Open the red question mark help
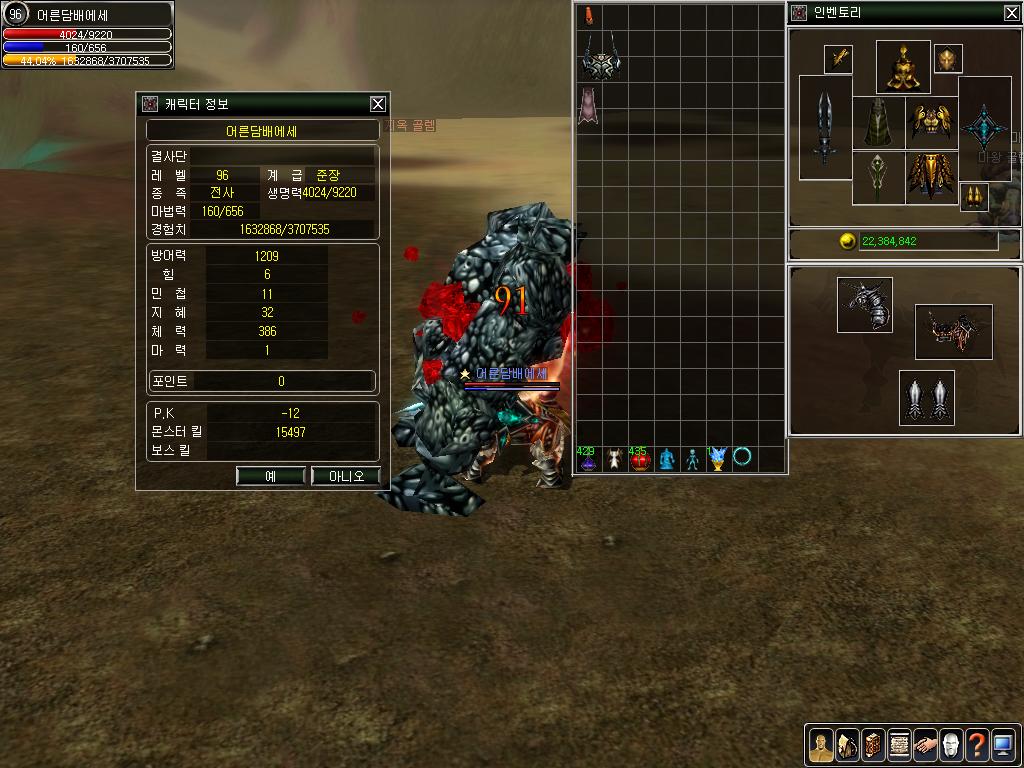The width and height of the screenshot is (1024, 768). [x=977, y=744]
